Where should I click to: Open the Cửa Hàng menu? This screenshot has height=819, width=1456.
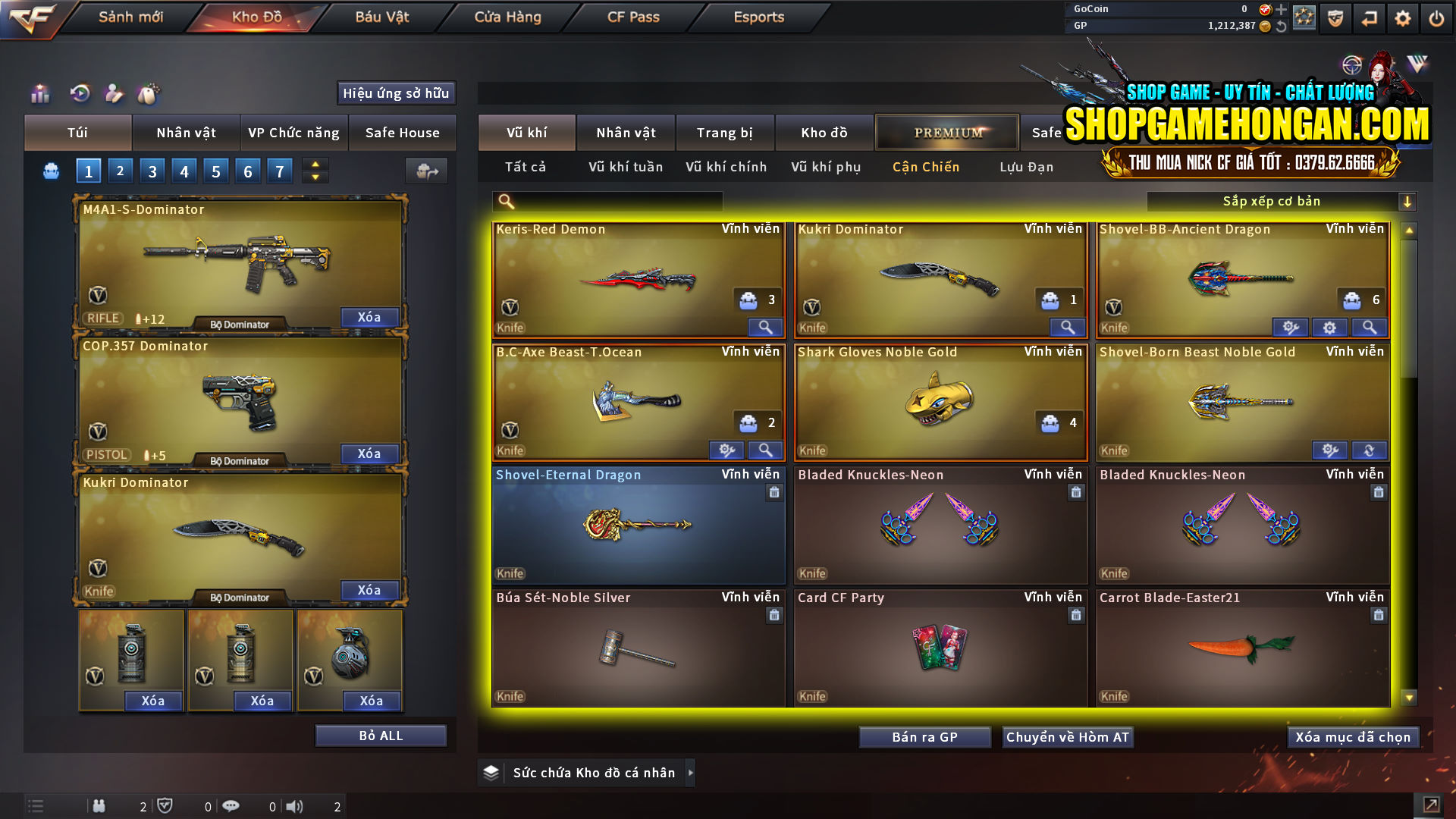(507, 17)
